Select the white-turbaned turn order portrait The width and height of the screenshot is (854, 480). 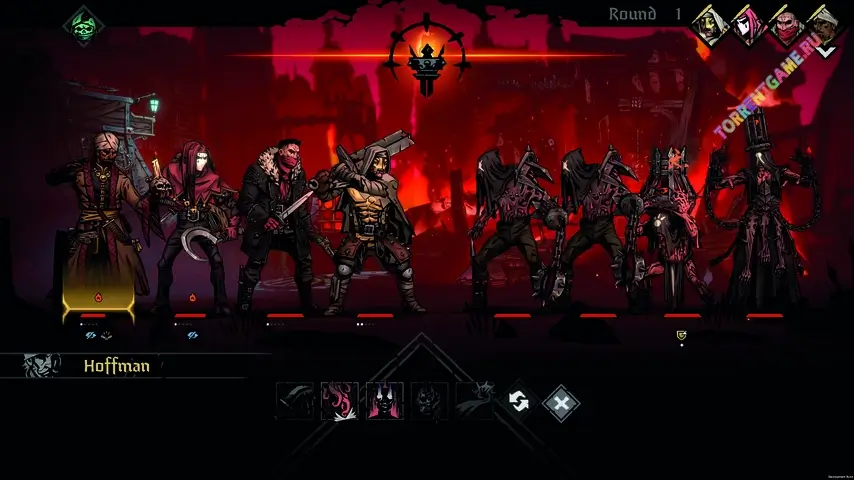tap(824, 23)
